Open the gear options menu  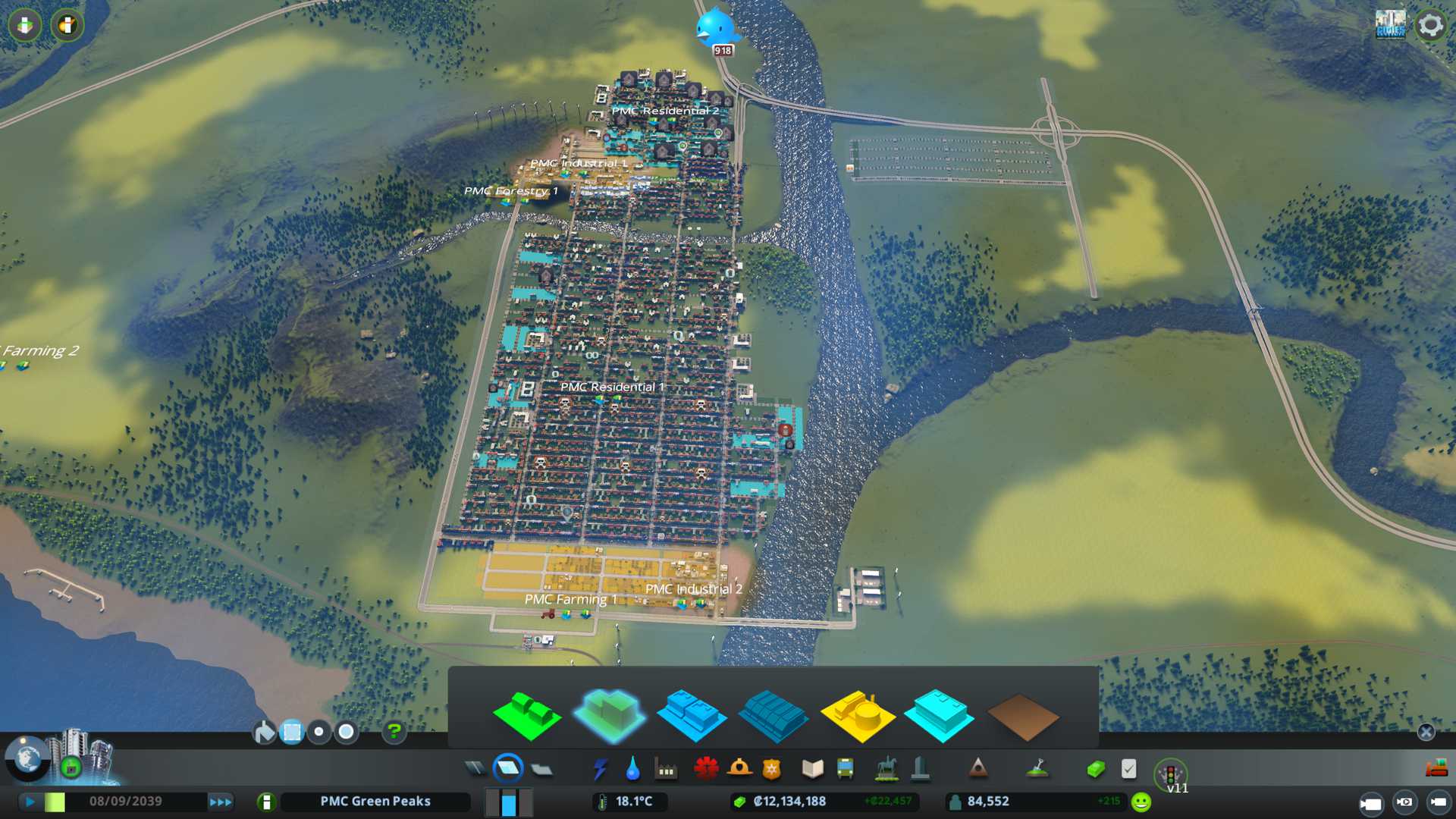click(x=1430, y=25)
